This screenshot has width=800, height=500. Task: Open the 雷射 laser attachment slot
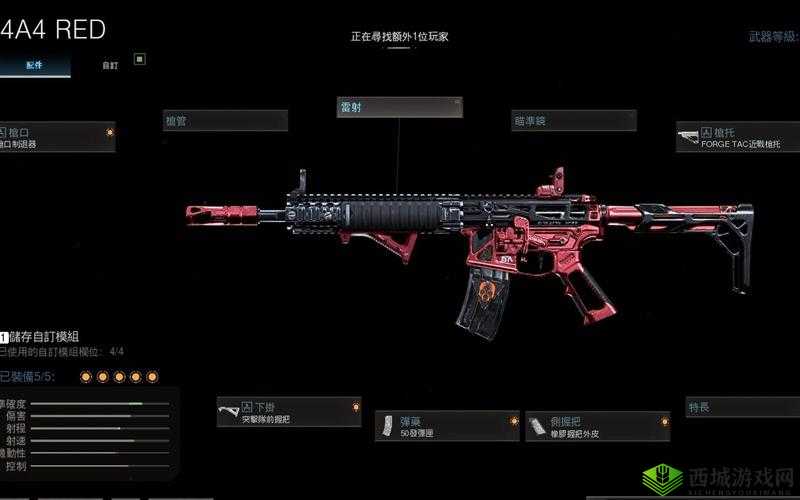pyautogui.click(x=399, y=108)
